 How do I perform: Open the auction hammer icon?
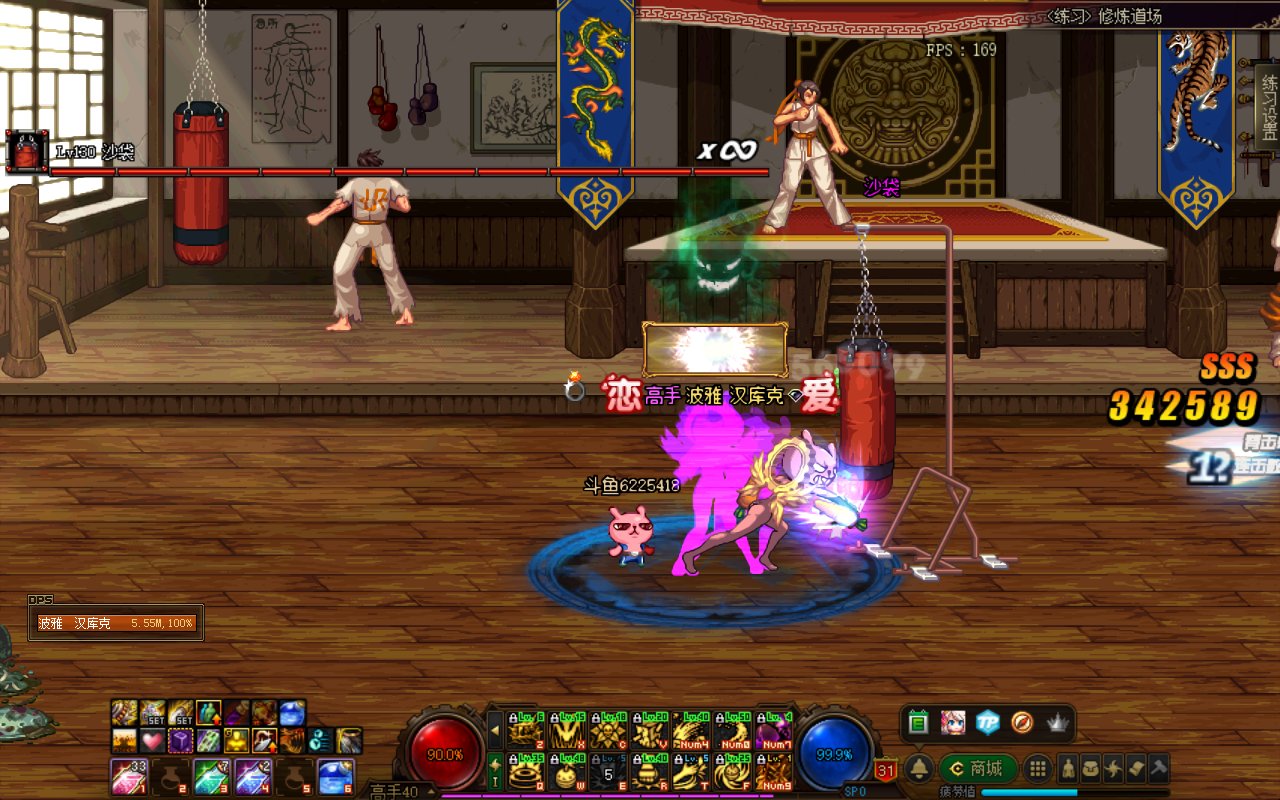point(1157,768)
